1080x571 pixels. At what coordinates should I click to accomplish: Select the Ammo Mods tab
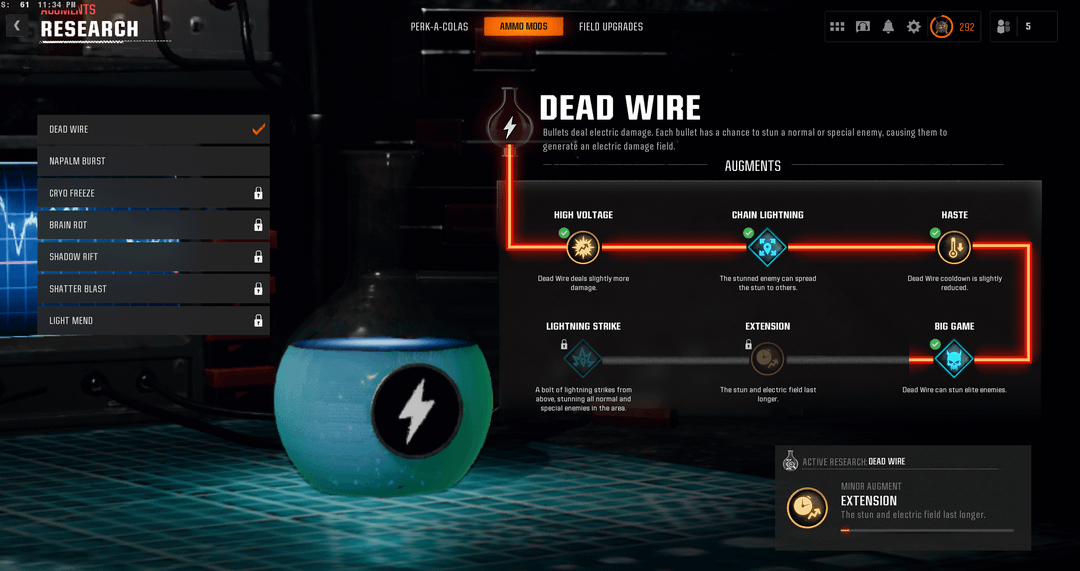pos(523,27)
